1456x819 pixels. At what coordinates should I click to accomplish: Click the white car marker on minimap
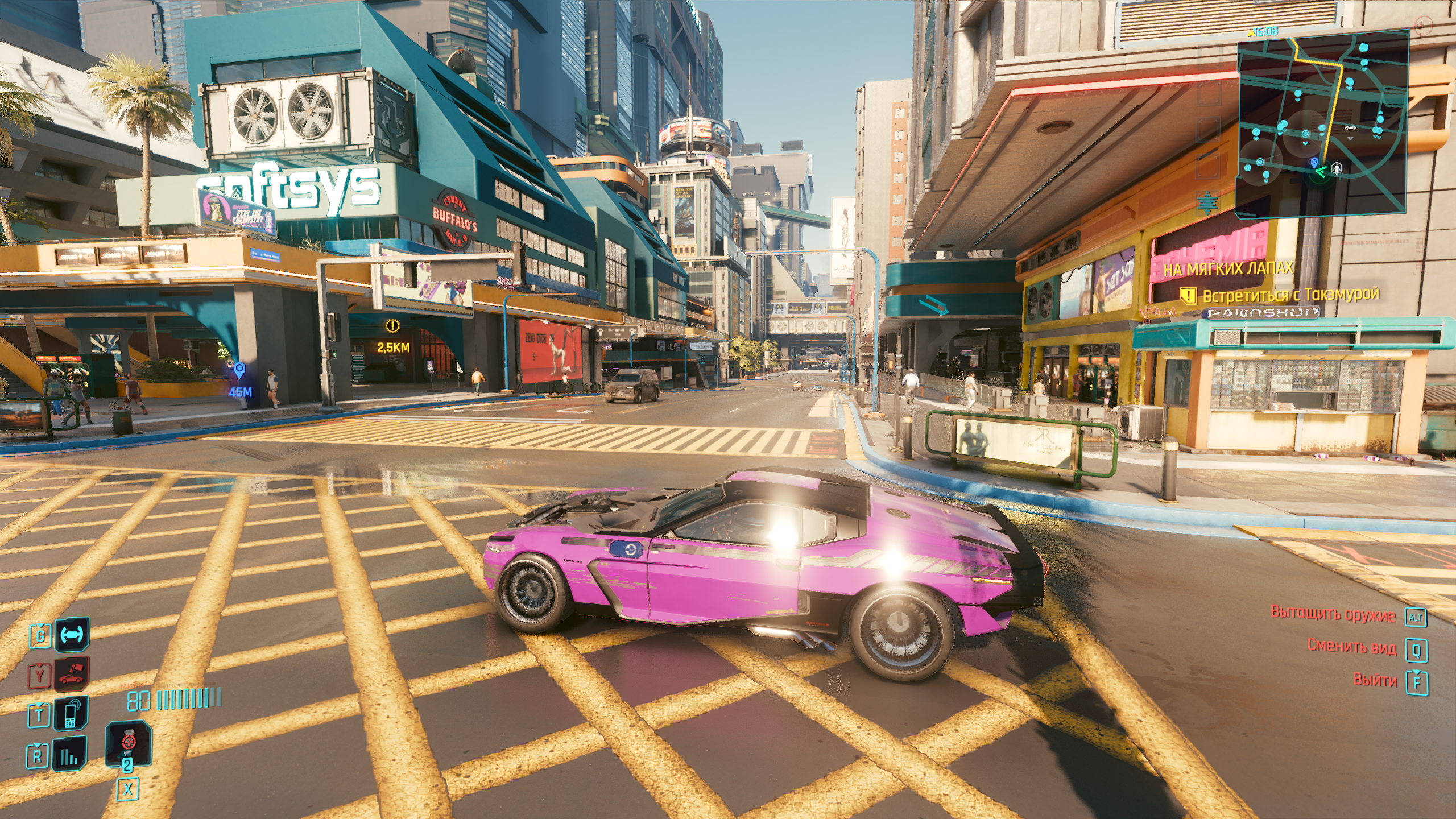(x=1350, y=128)
